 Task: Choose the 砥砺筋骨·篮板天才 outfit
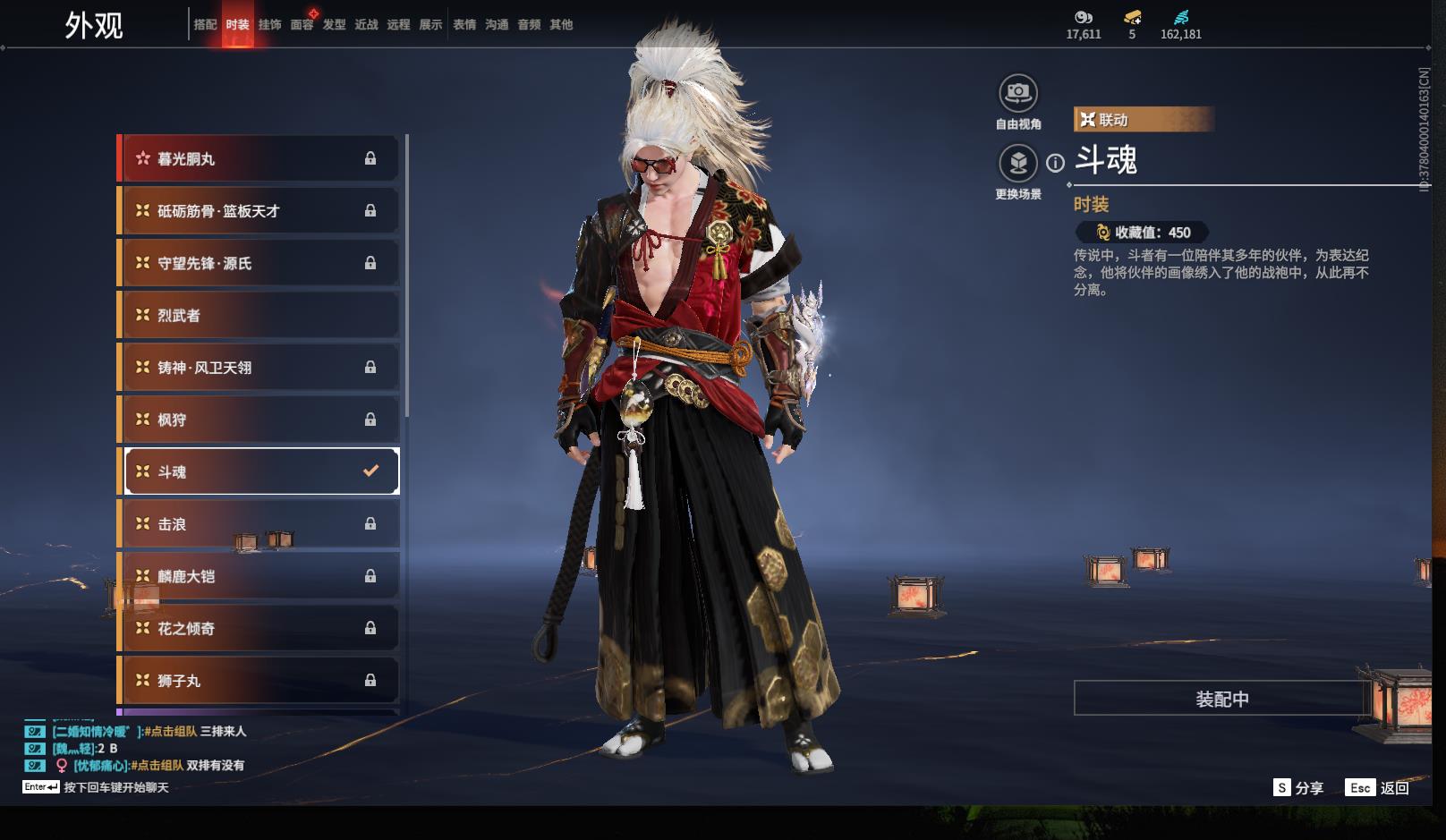(259, 211)
